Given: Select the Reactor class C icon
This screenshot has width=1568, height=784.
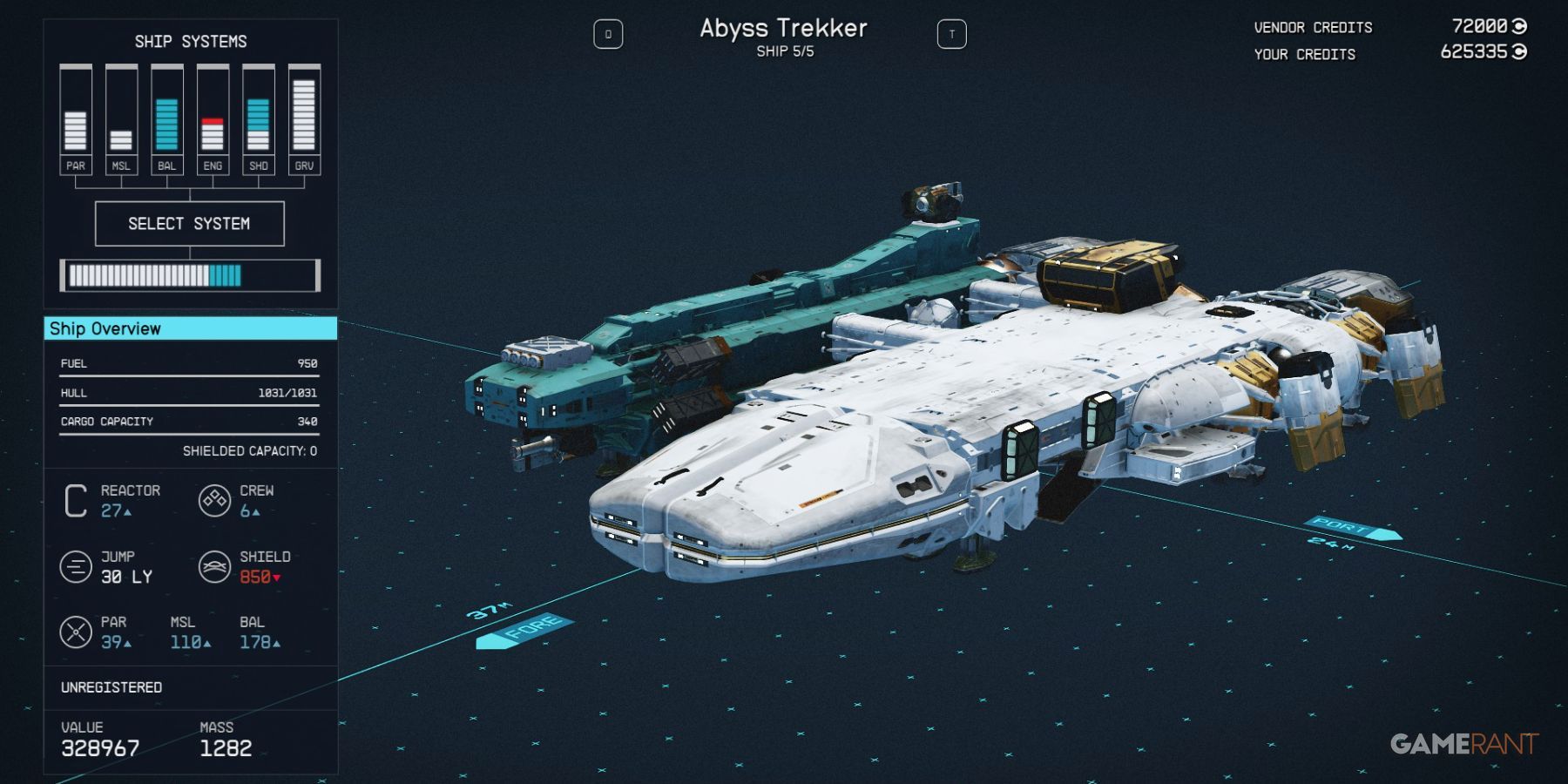Looking at the screenshot, I should click(x=77, y=500).
